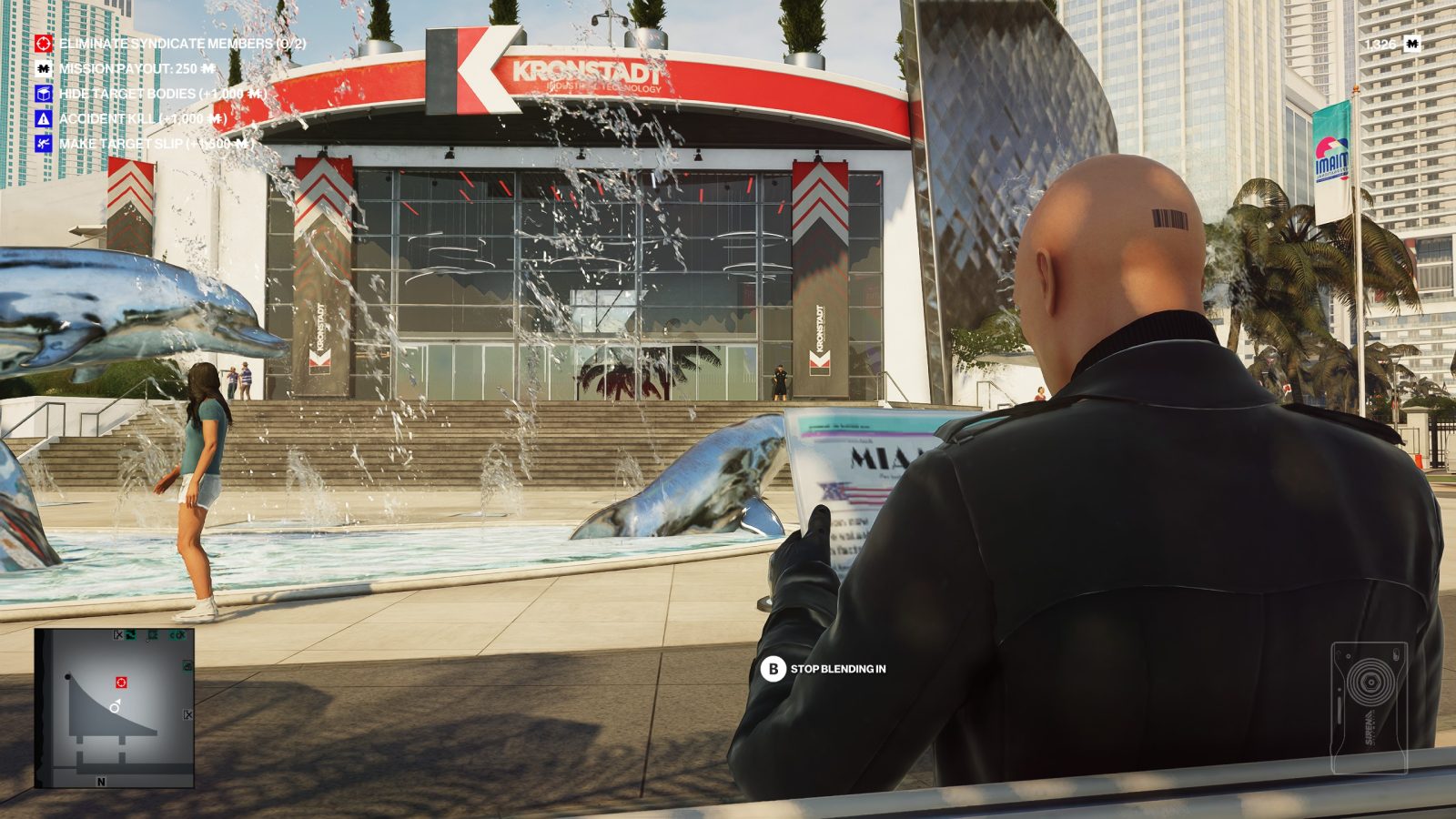Viewport: 1456px width, 819px height.
Task: Click an exit icon on the minimap edge
Action: click(x=188, y=713)
